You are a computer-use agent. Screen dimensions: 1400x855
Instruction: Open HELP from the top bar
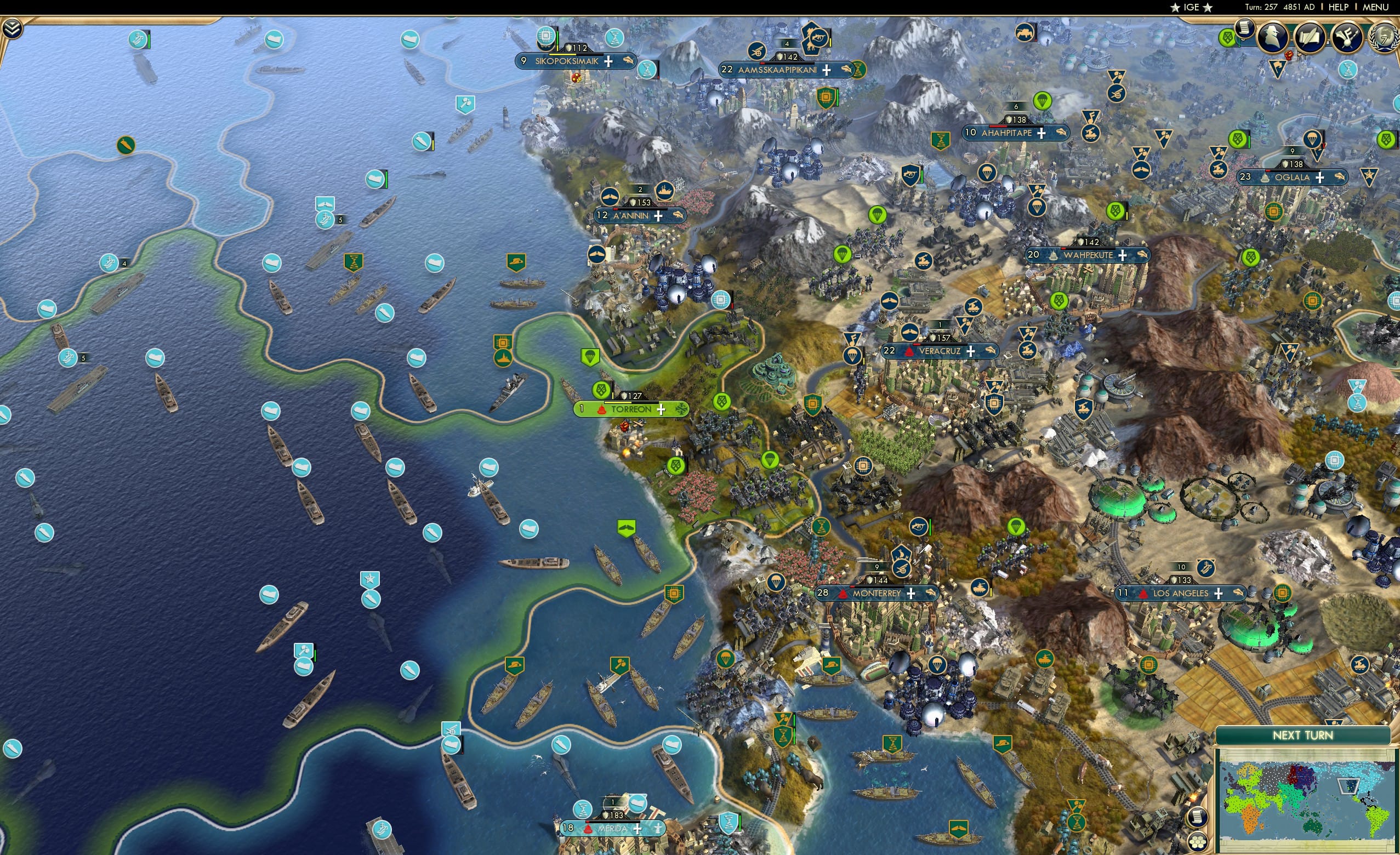coord(1339,7)
